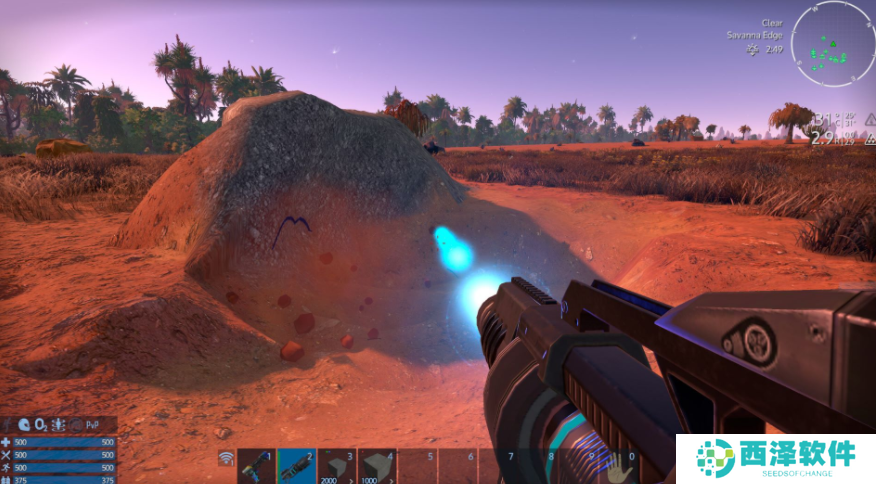Click the PvP status indicator

[x=93, y=424]
